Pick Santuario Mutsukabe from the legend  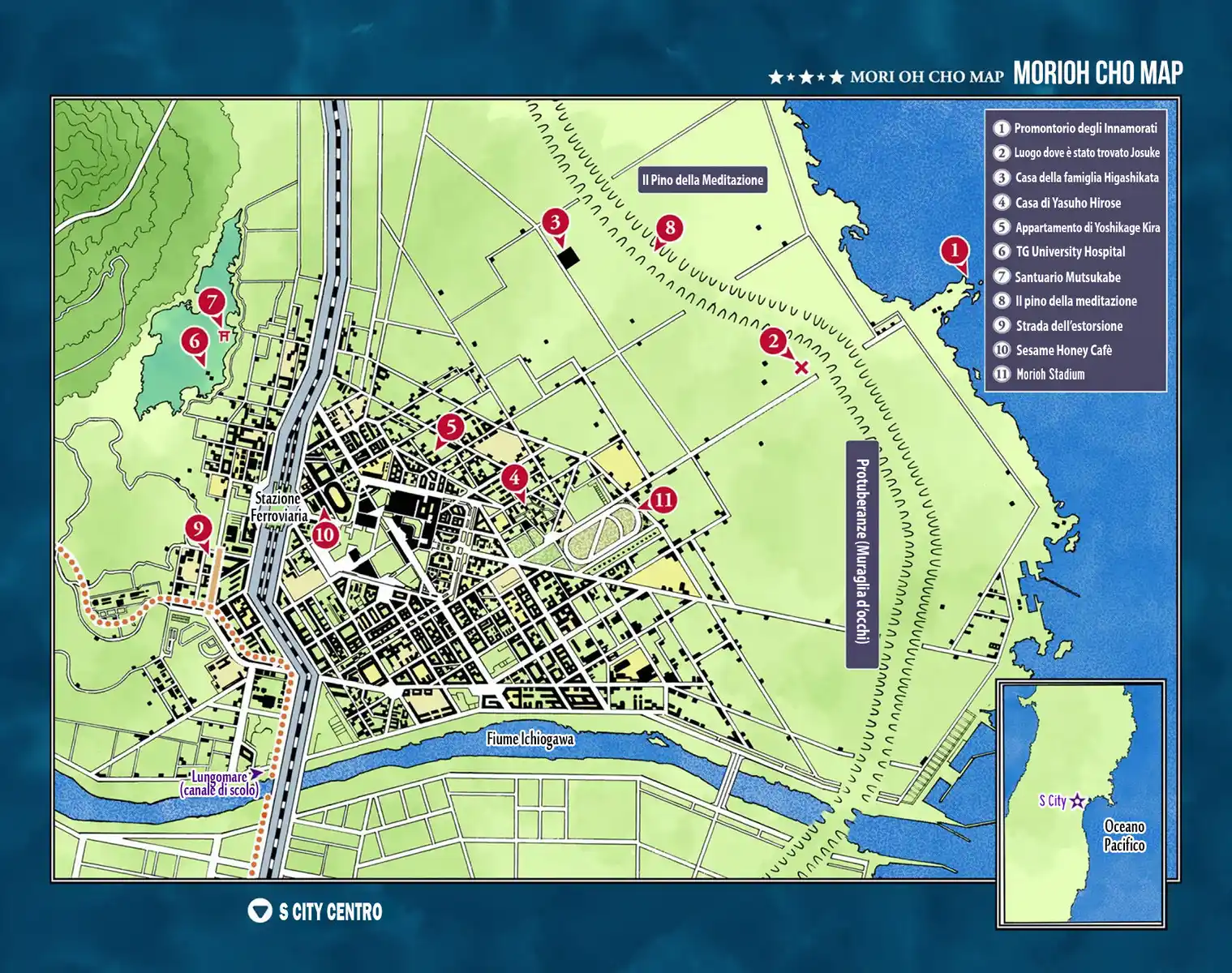tap(1067, 277)
